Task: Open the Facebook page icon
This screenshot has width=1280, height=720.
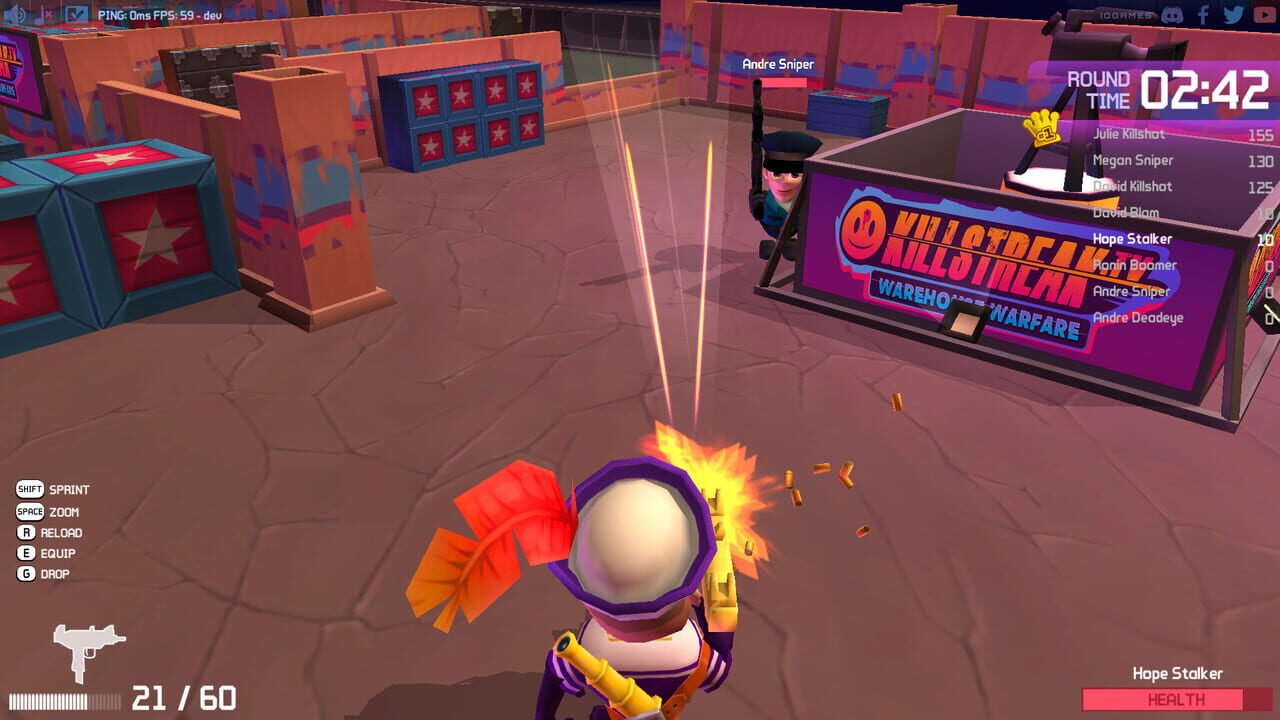Action: pyautogui.click(x=1203, y=14)
